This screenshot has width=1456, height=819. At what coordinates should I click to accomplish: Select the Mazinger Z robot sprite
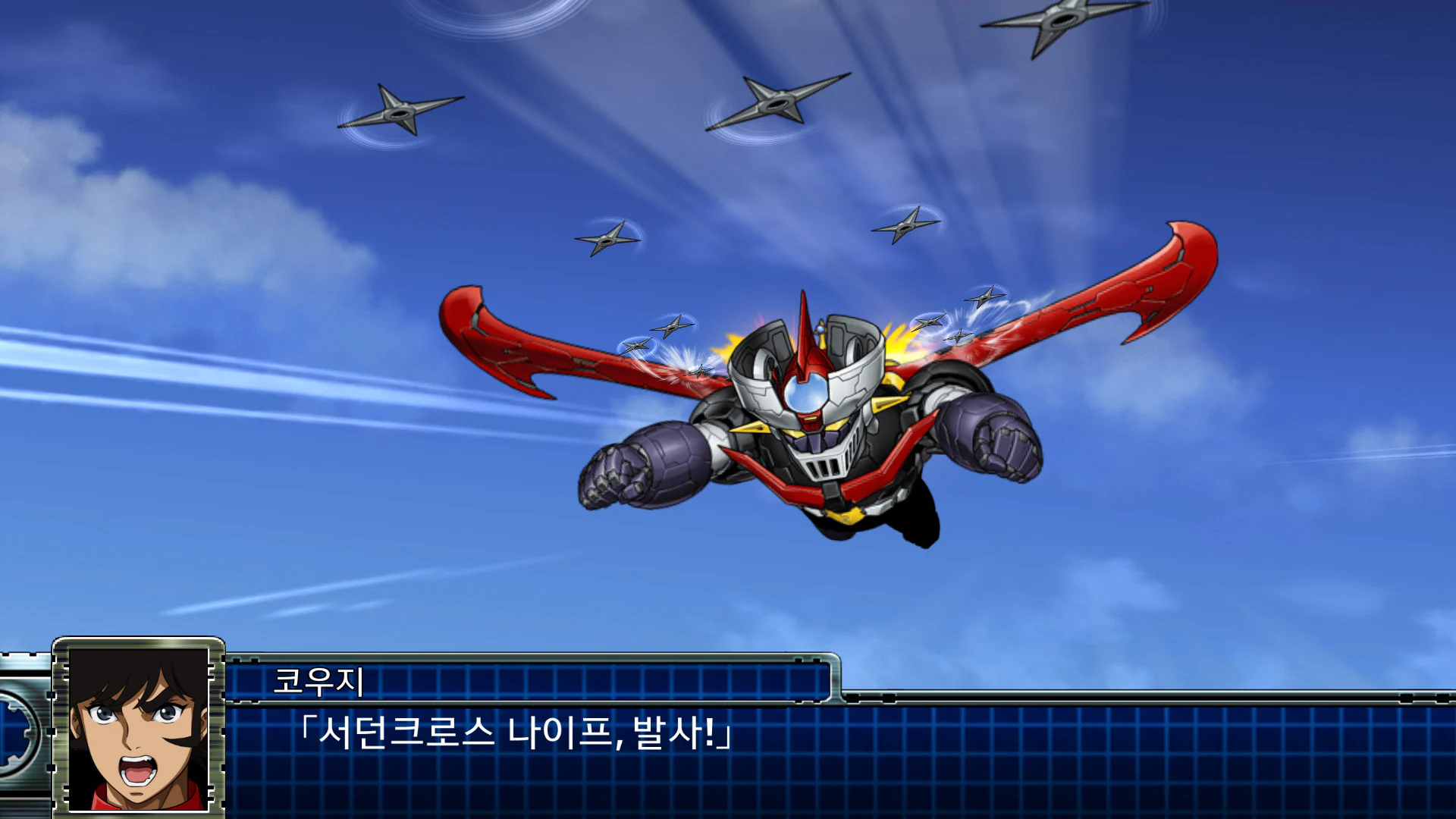819,440
